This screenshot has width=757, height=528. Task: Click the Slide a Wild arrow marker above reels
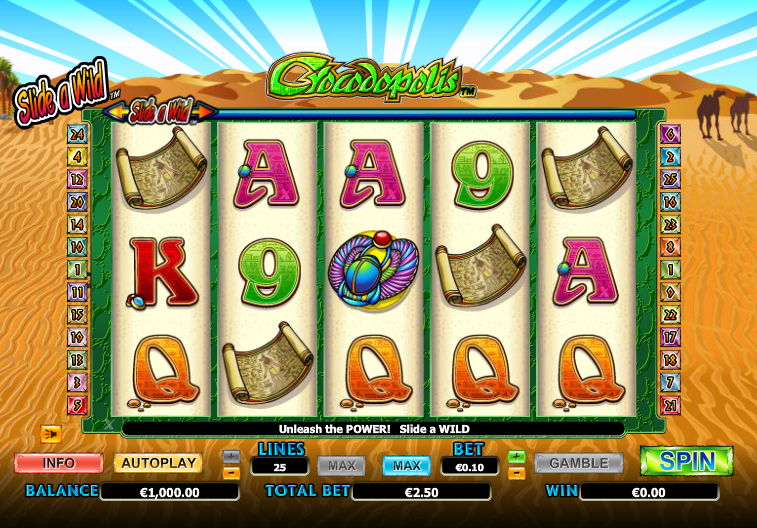click(160, 109)
